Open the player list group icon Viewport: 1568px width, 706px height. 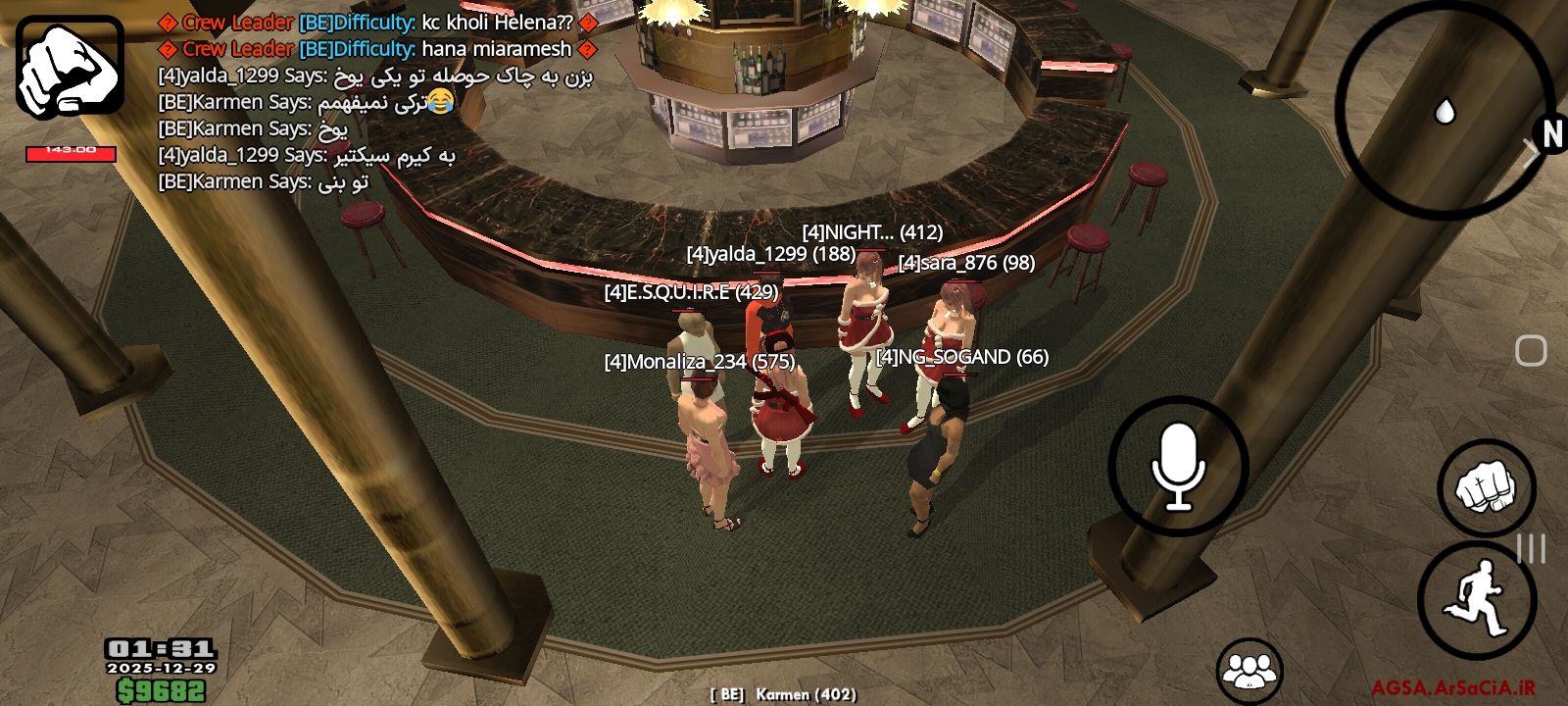click(x=1249, y=670)
